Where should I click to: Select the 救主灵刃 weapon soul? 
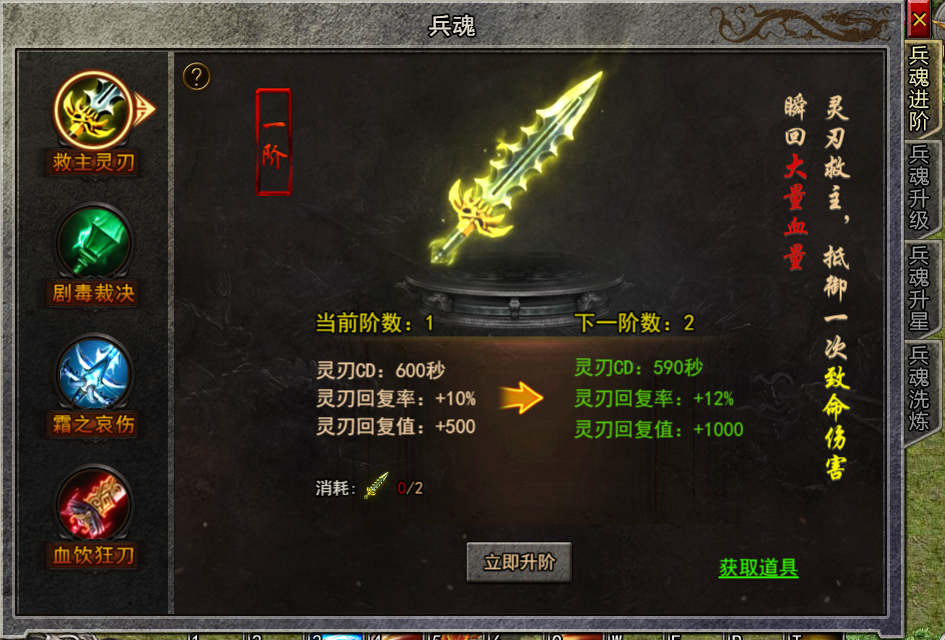coord(94,110)
